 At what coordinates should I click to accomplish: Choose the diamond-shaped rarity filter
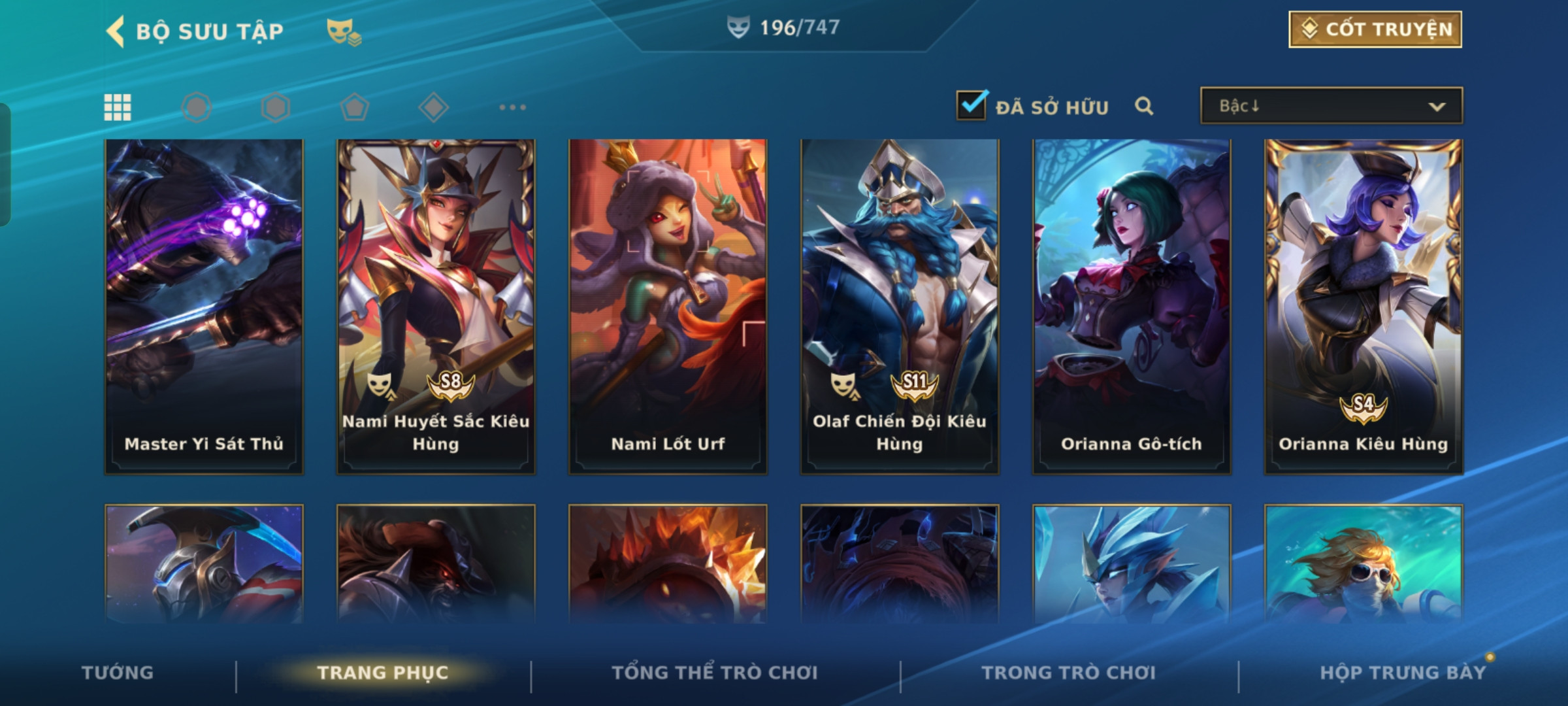(x=433, y=107)
